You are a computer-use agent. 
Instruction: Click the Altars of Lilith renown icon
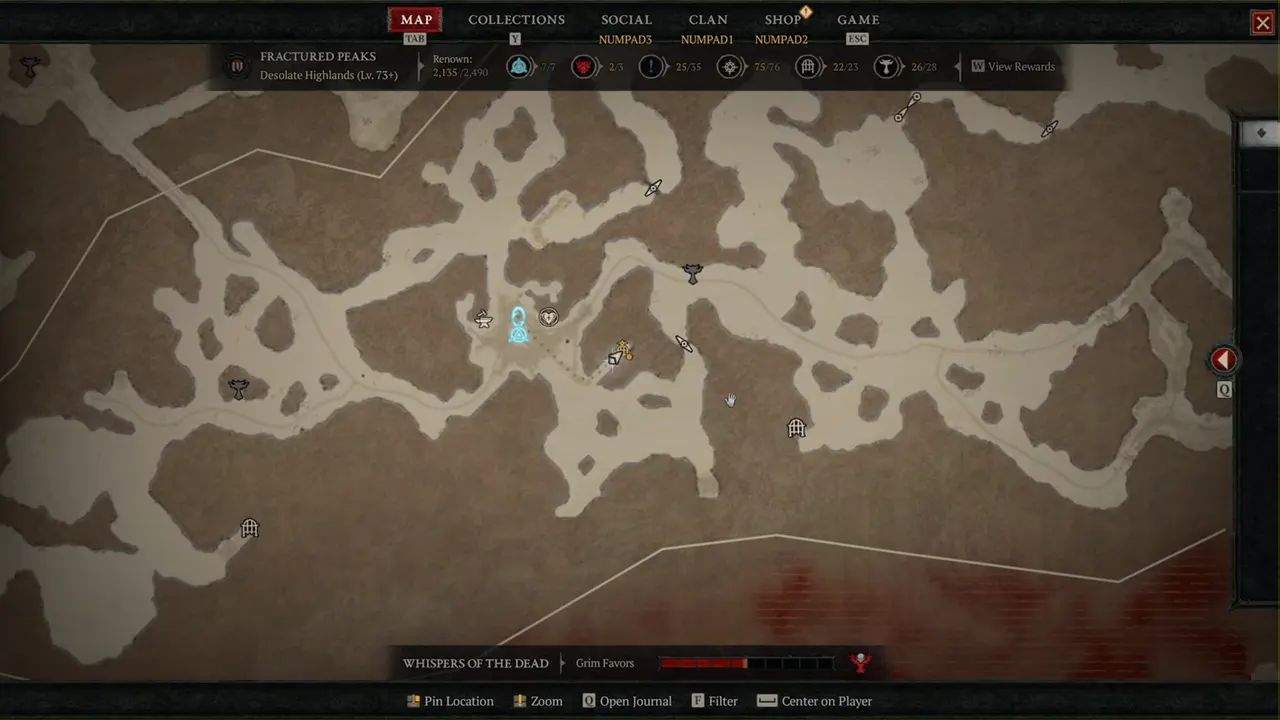point(886,67)
